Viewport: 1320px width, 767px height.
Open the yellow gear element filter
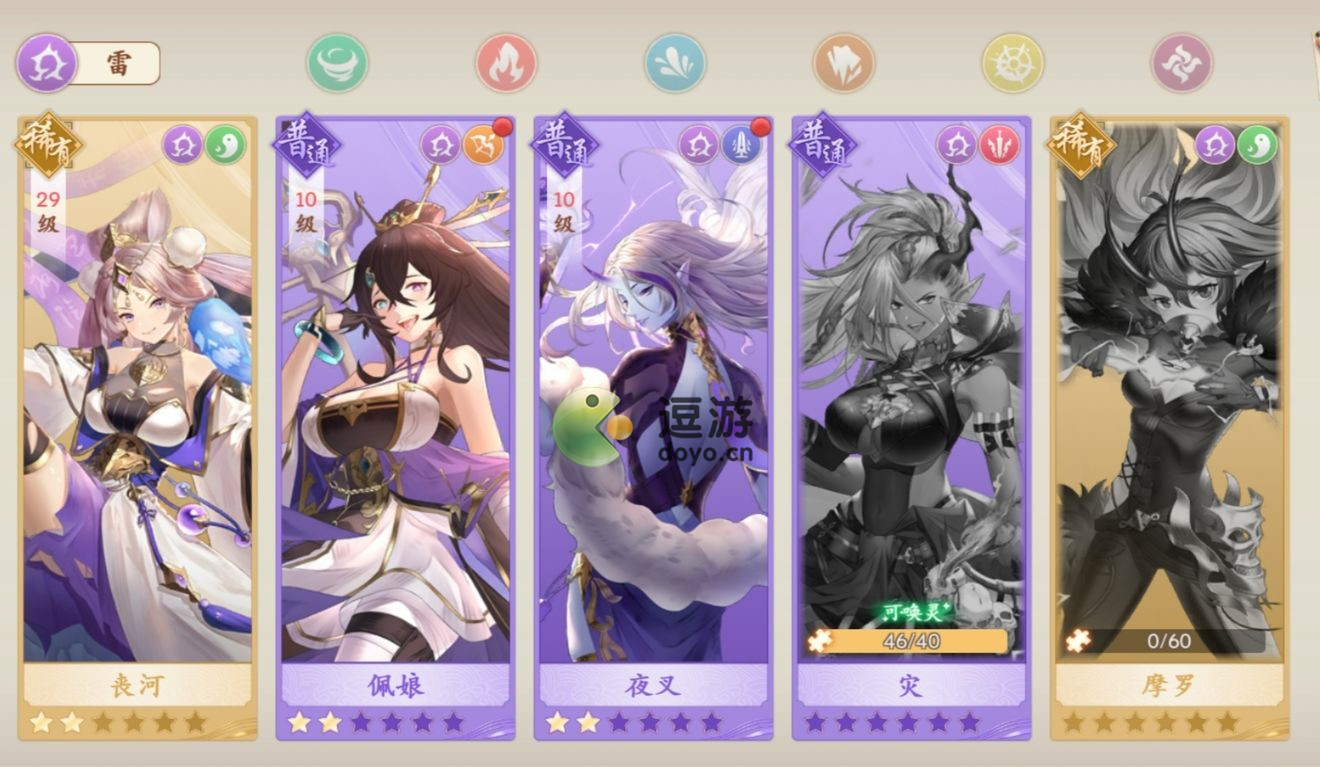point(1011,62)
